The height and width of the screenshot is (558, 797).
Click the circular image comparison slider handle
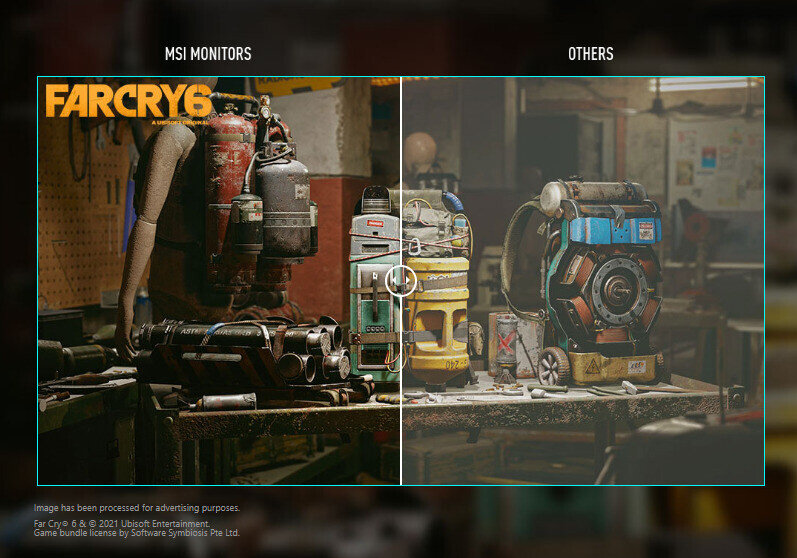(401, 280)
